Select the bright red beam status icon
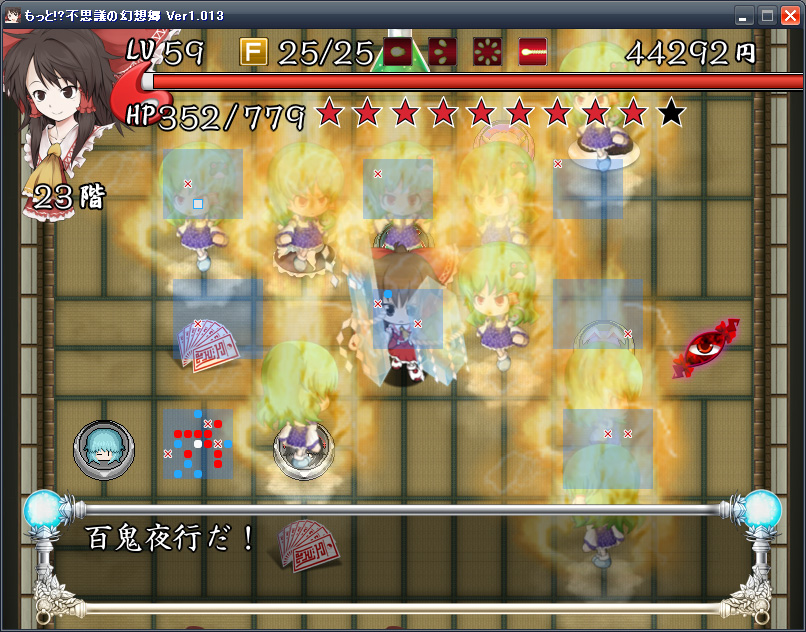 [x=532, y=51]
